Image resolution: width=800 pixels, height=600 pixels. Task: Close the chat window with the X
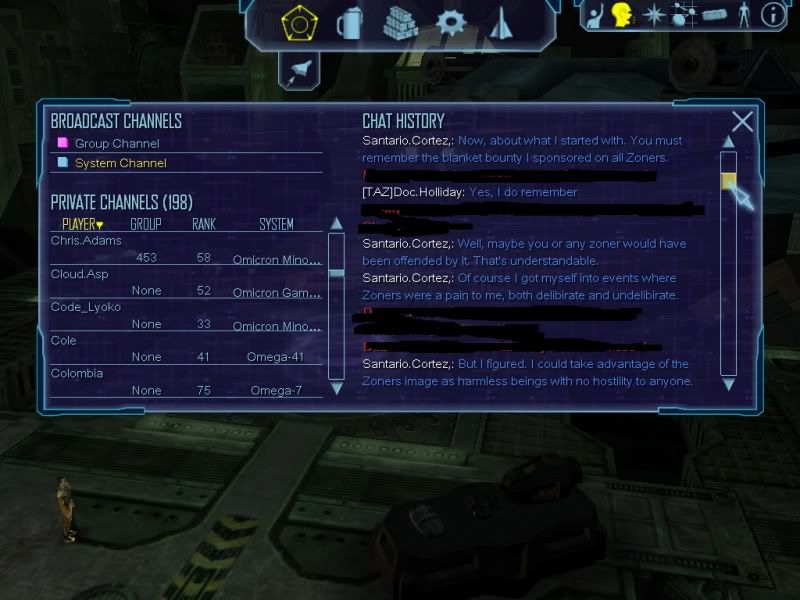click(x=742, y=122)
